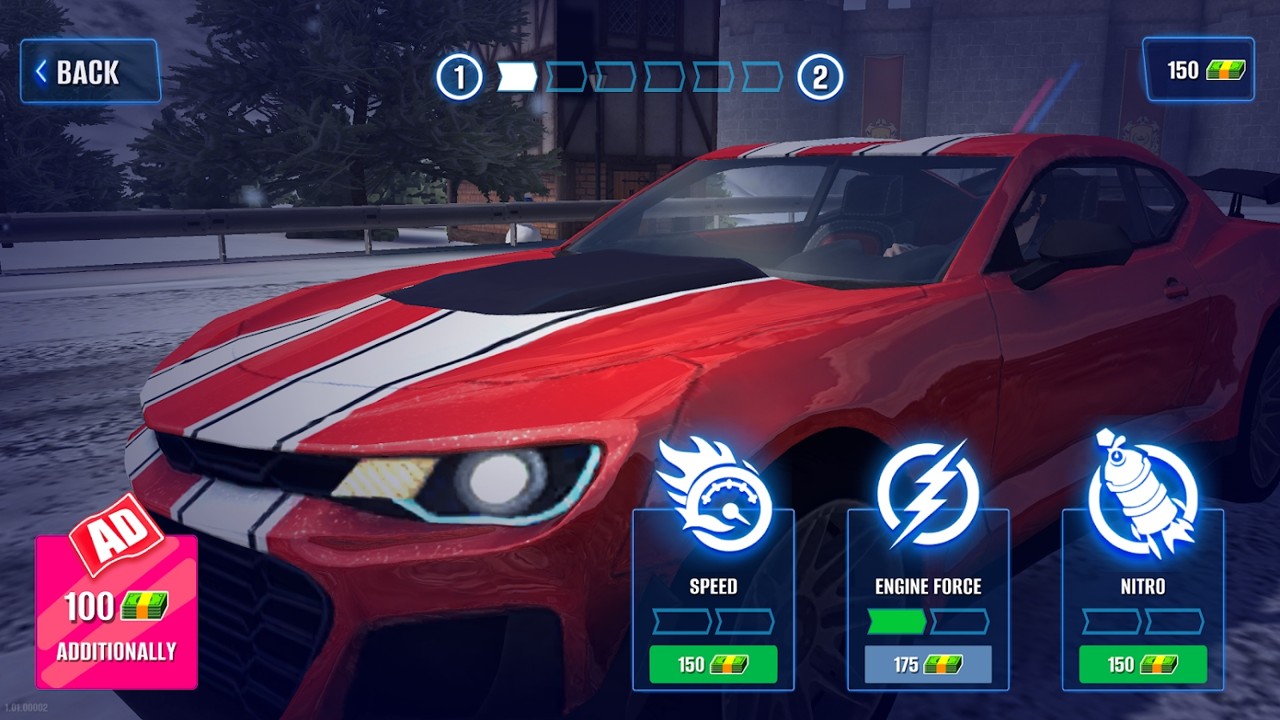Buy the Speed upgrade for 150
Viewport: 1280px width, 720px height.
(713, 664)
